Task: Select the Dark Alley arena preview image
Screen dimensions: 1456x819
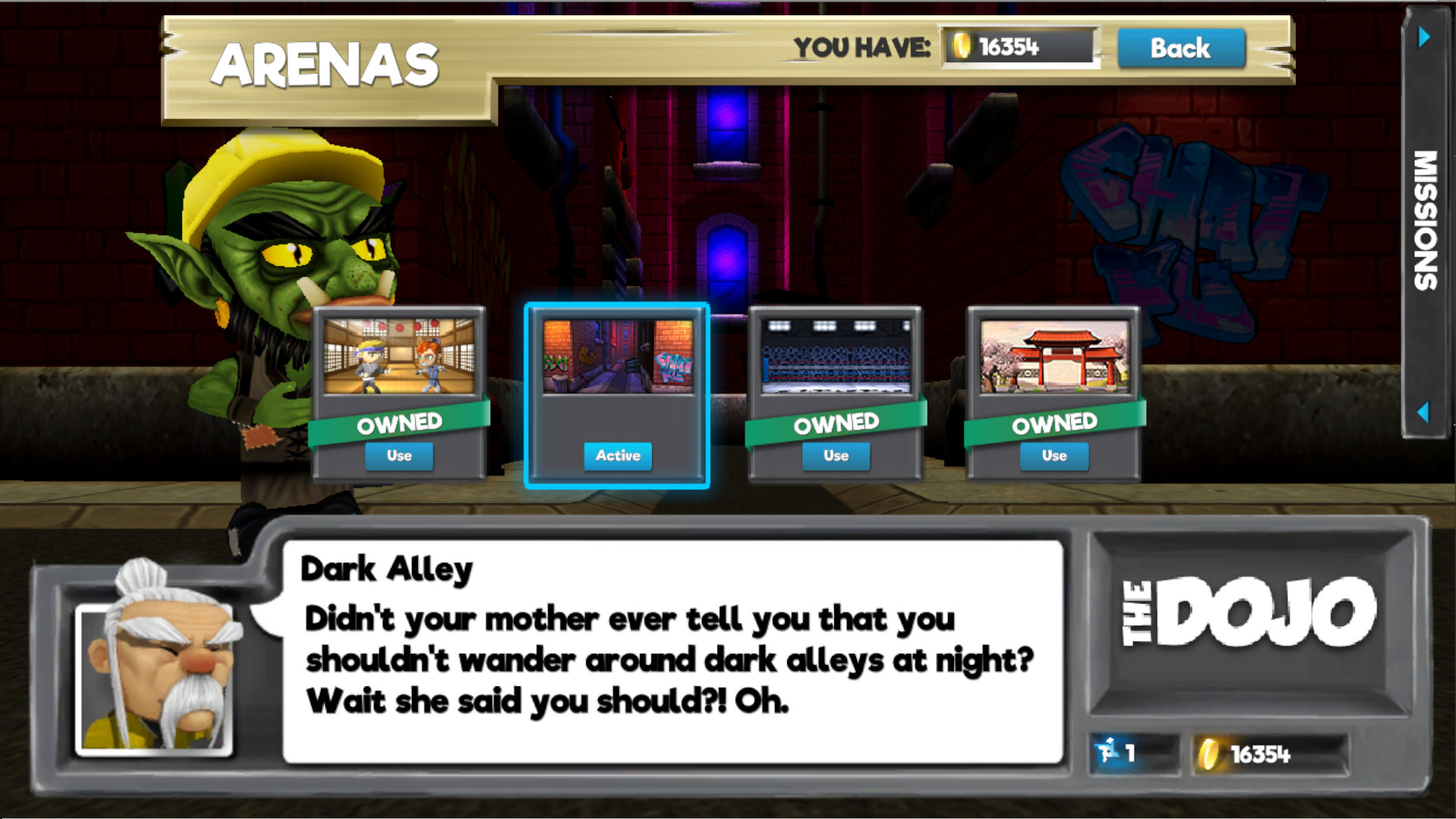Action: coord(617,355)
